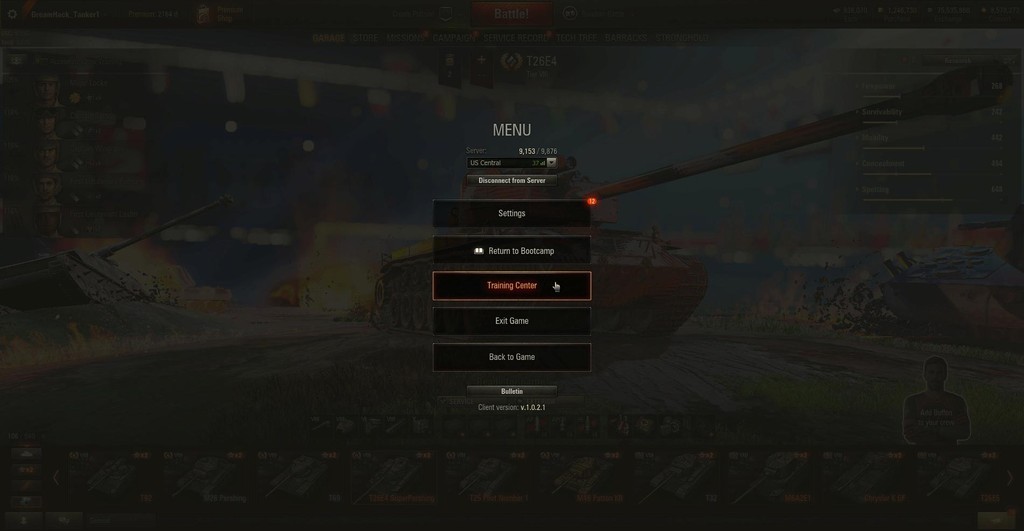Open the Settings menu
Screen dimensions: 1024x531
tap(511, 213)
